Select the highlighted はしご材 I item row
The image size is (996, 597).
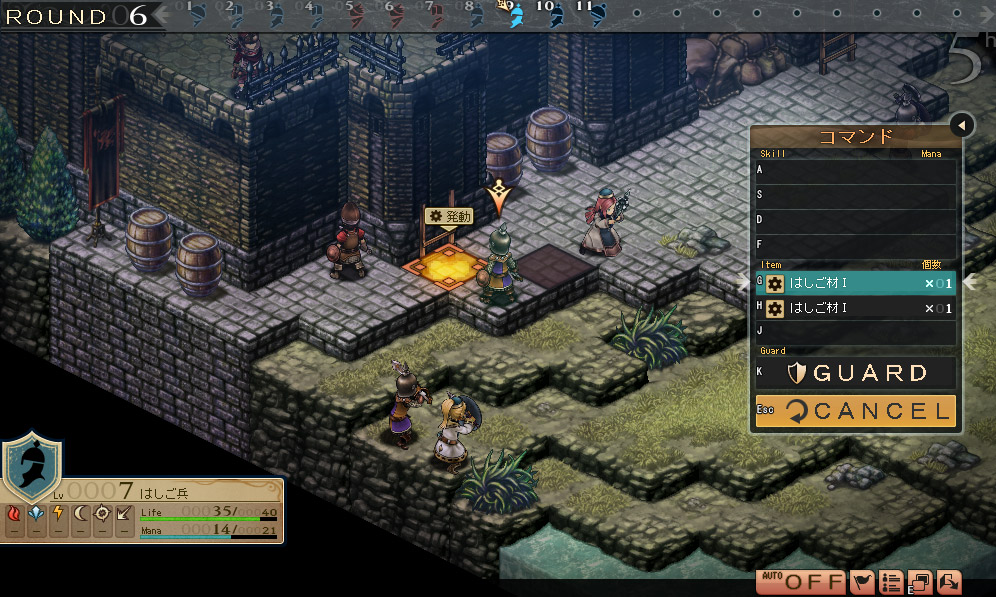click(x=856, y=284)
